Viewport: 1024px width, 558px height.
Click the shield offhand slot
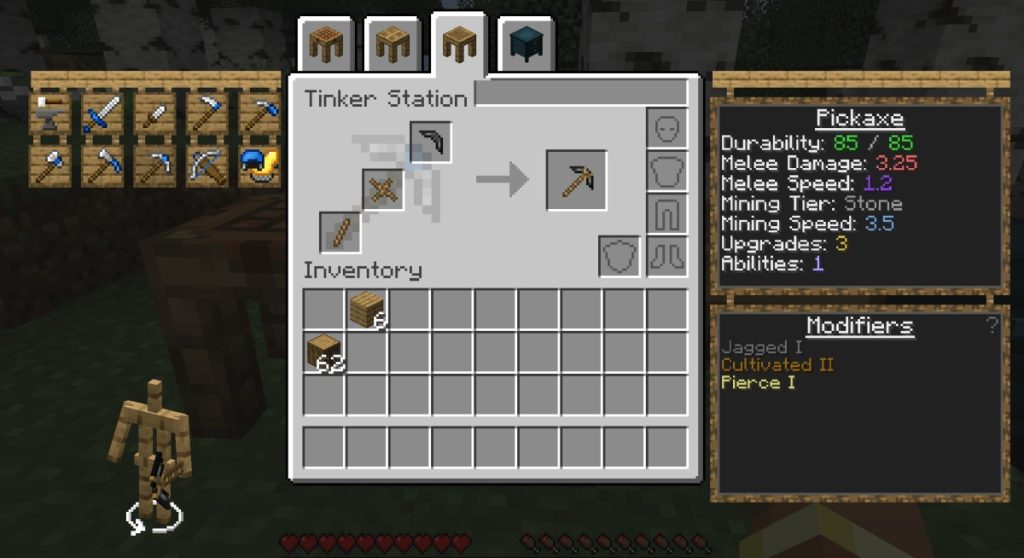click(619, 256)
